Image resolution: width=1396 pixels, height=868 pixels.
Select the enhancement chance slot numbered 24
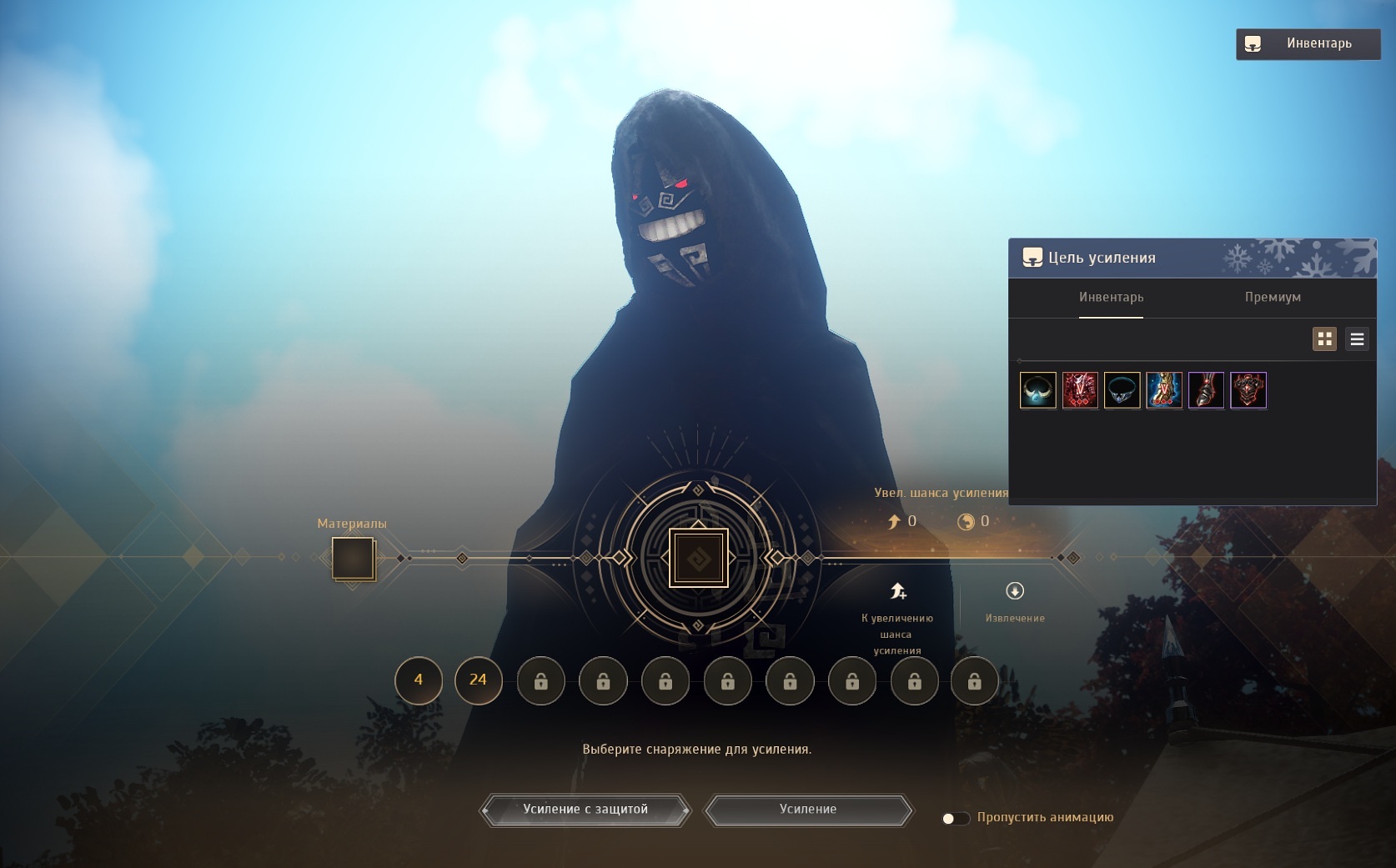(x=478, y=680)
